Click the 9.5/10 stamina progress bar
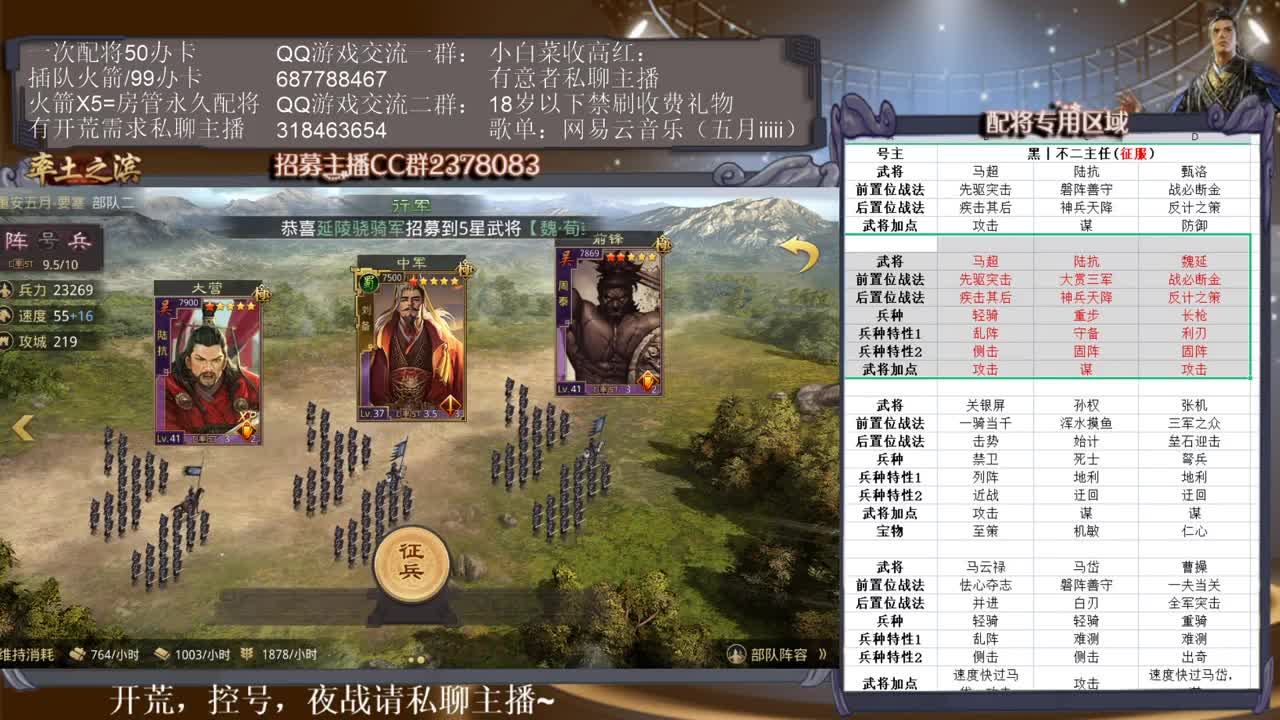Viewport: 1280px width, 720px height. point(45,262)
